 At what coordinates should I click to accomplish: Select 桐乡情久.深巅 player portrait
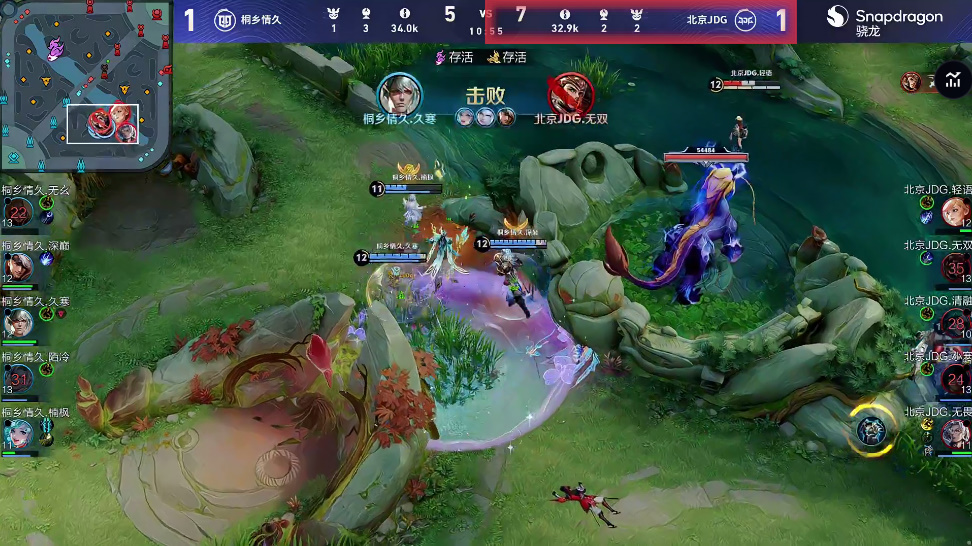19,266
